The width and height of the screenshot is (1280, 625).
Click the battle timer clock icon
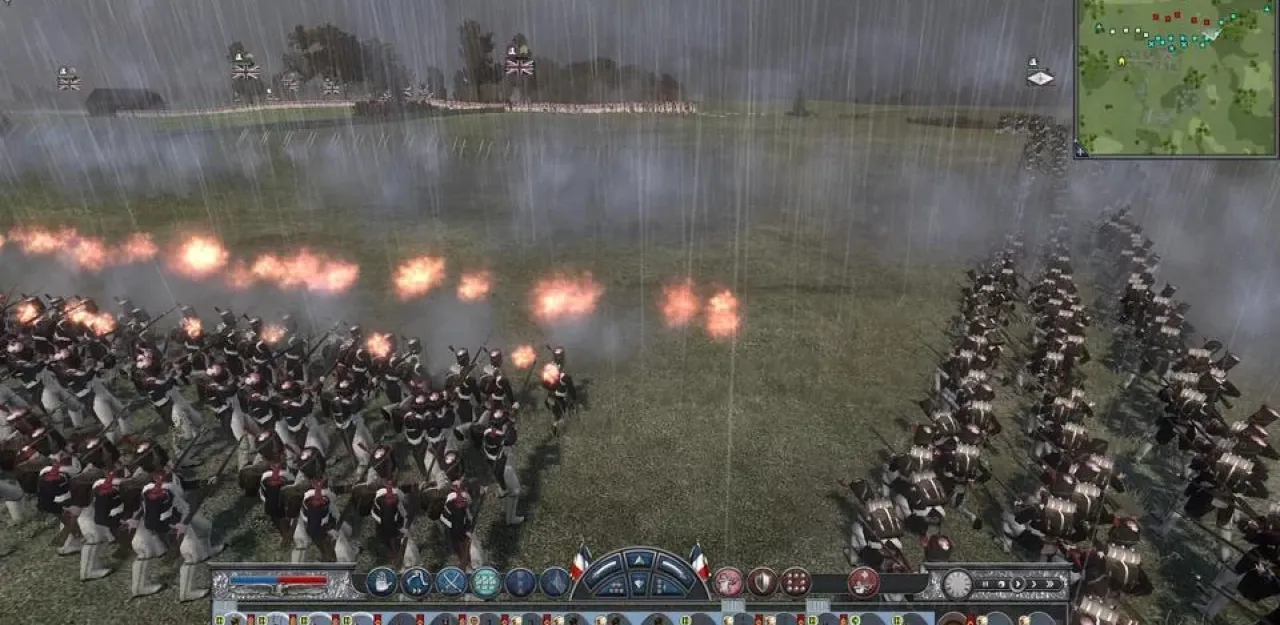(957, 584)
